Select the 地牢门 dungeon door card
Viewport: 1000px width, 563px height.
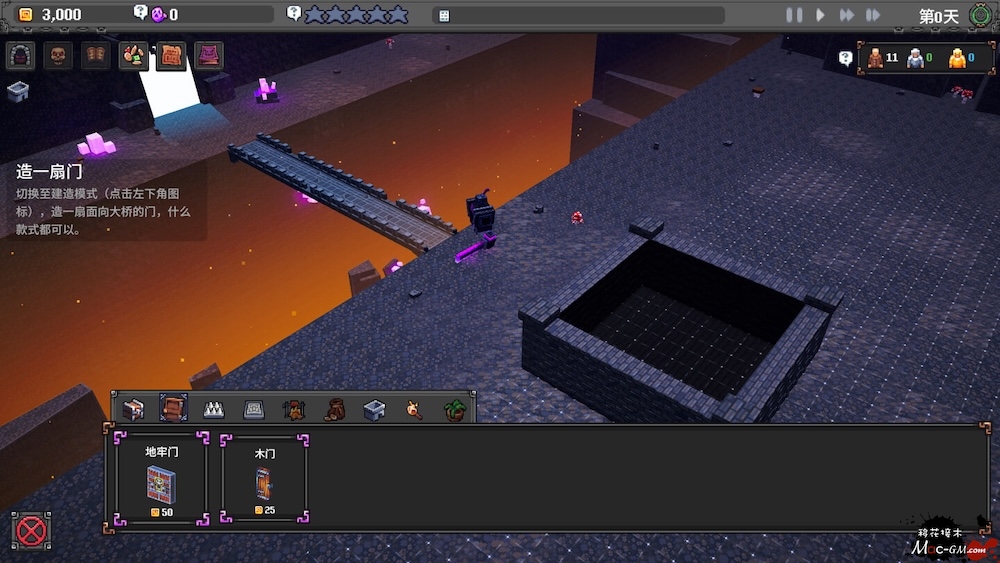pos(161,478)
